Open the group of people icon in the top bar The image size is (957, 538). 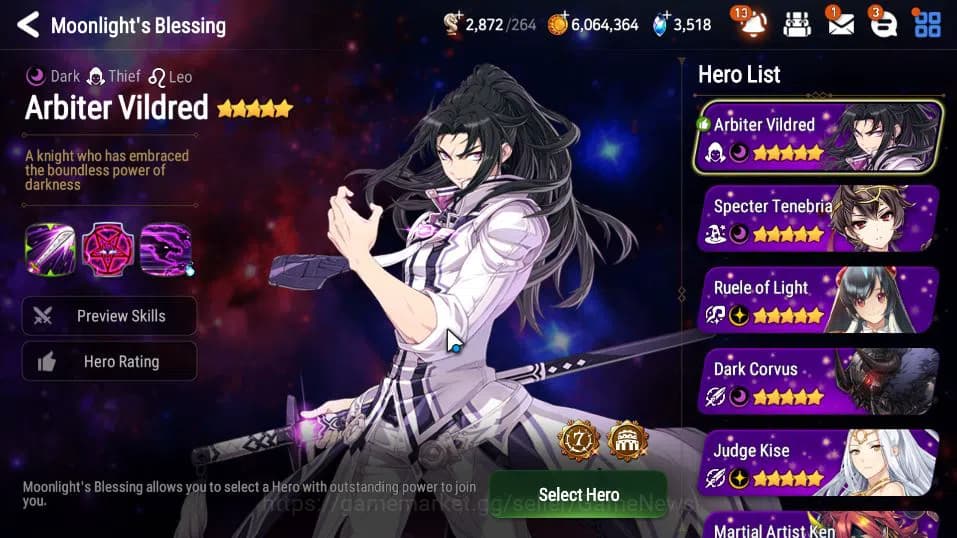click(x=797, y=25)
